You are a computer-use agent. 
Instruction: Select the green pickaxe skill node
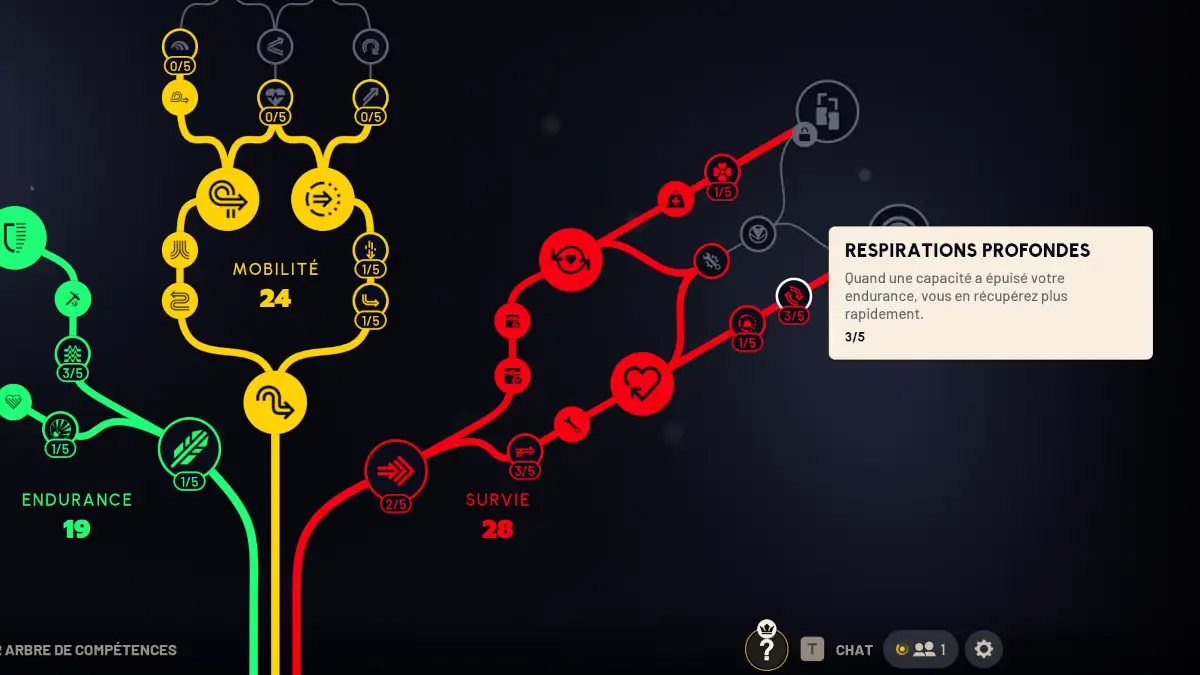pyautogui.click(x=73, y=299)
